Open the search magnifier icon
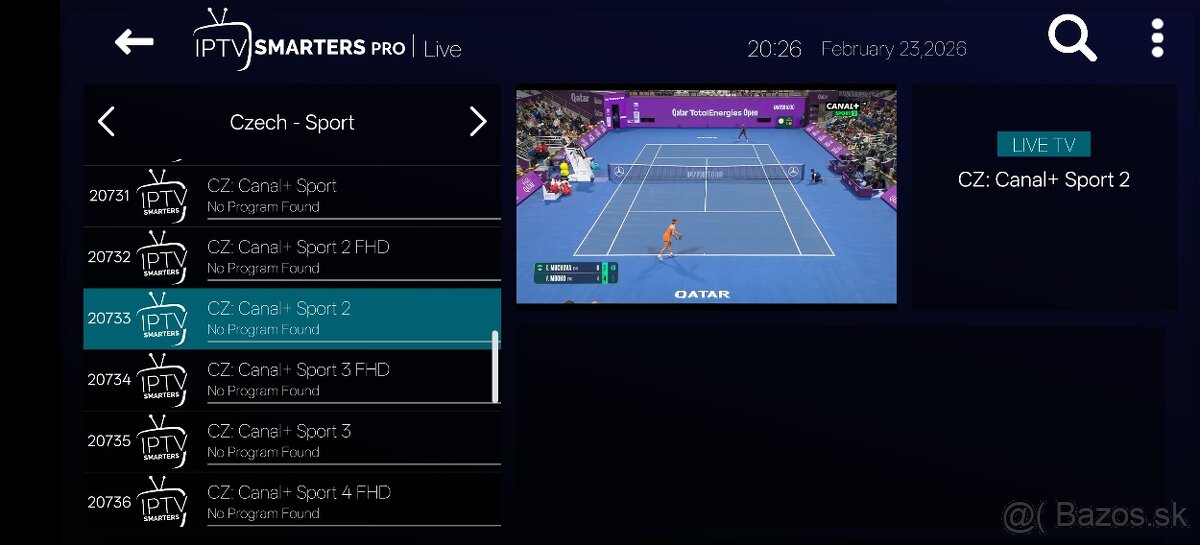Image resolution: width=1200 pixels, height=545 pixels. (x=1071, y=40)
